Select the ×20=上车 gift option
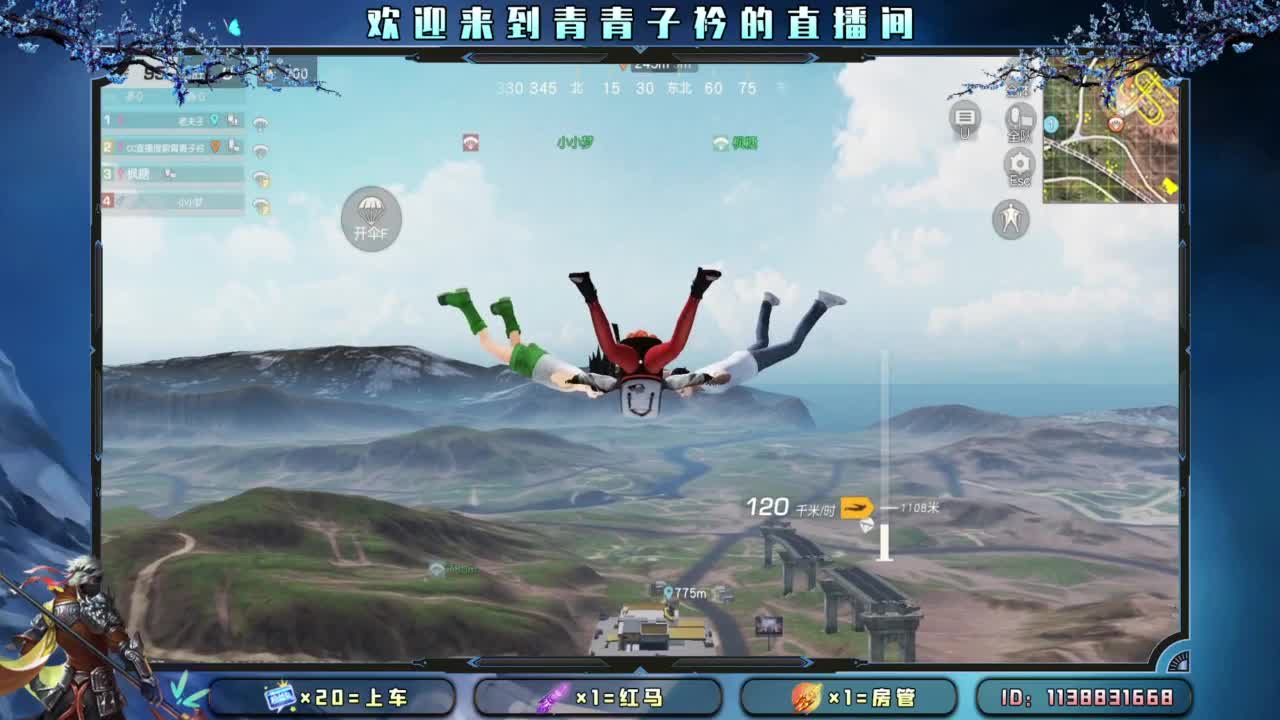1280x720 pixels. pos(335,696)
